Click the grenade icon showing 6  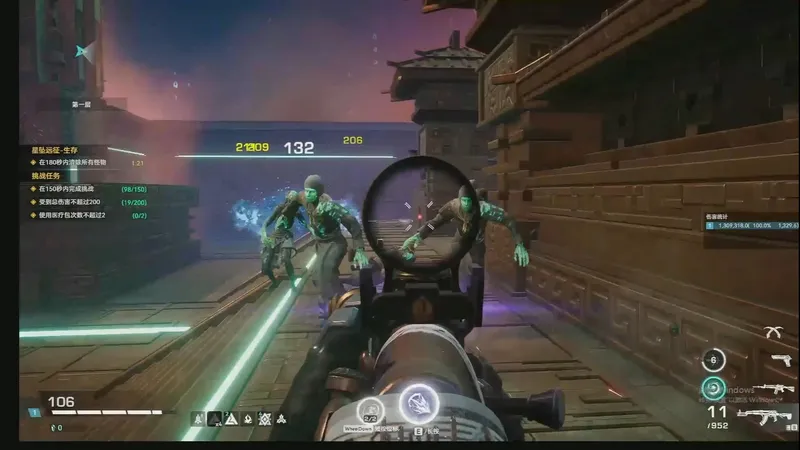point(713,360)
